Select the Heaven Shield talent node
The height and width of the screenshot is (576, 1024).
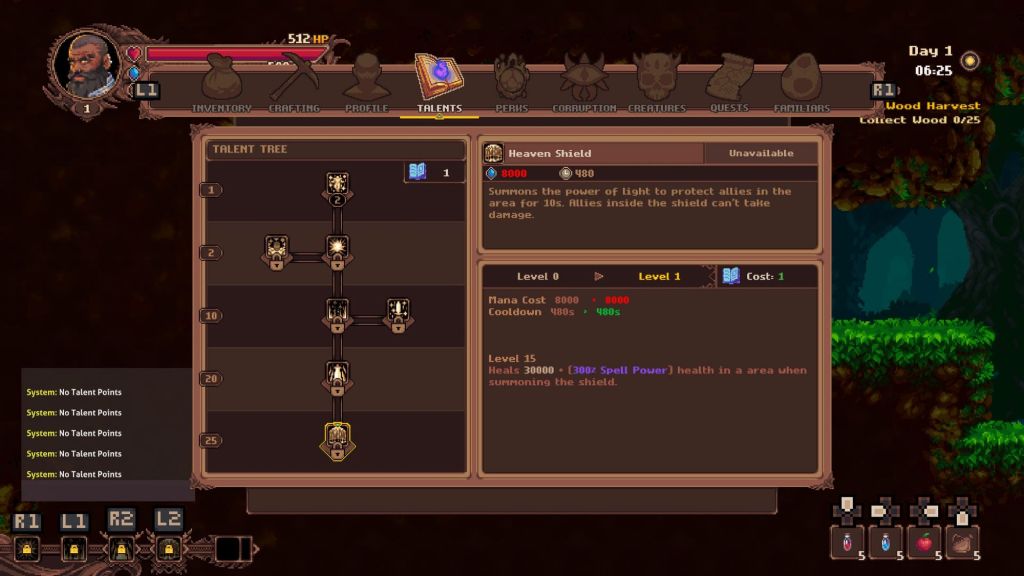click(x=337, y=440)
